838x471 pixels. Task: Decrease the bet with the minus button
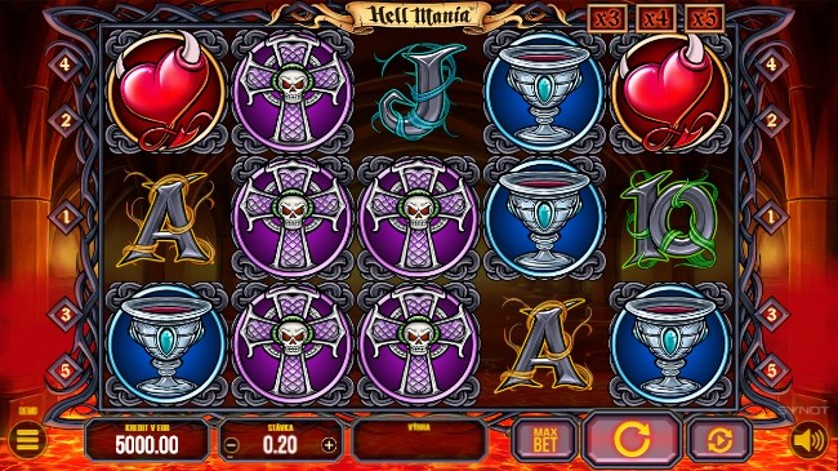(231, 445)
